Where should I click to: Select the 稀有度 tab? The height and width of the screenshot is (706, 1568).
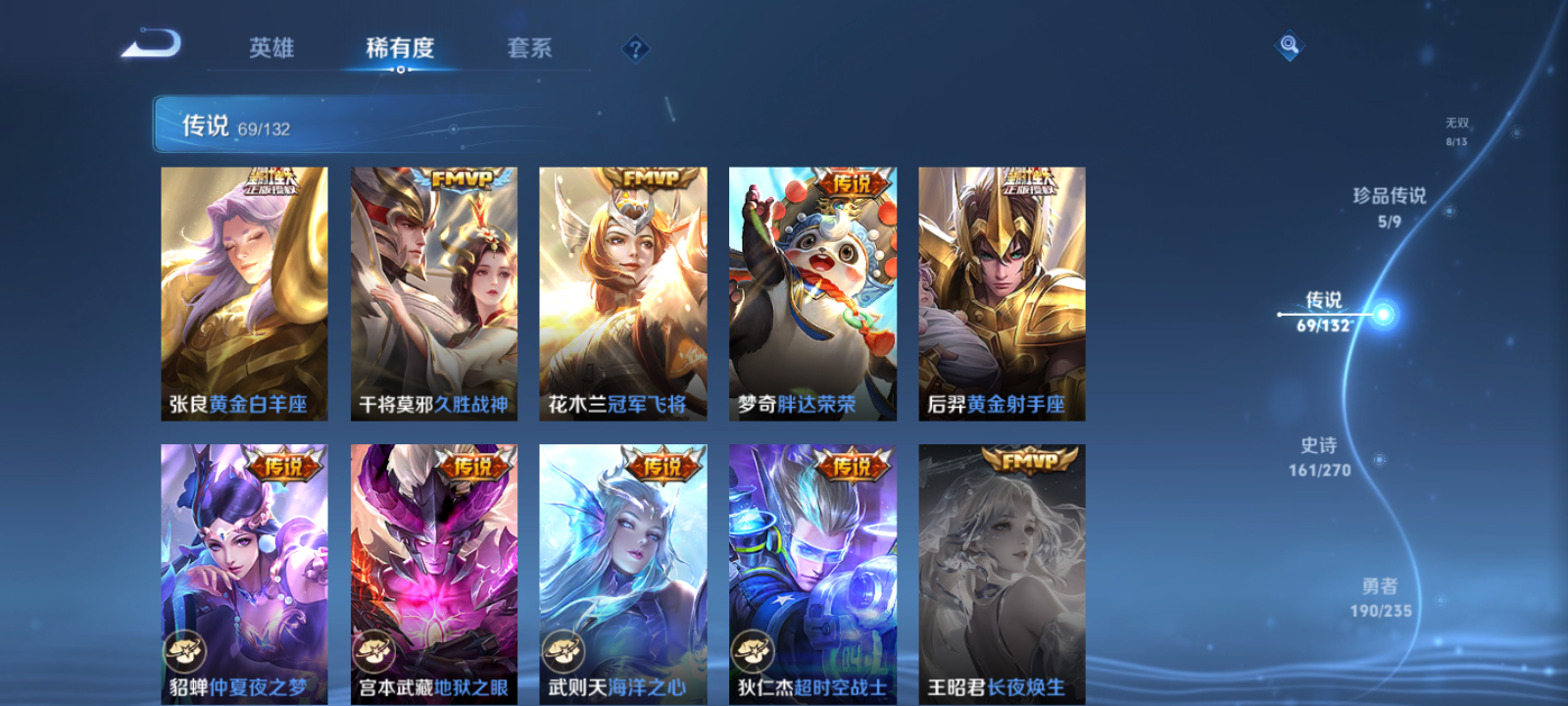click(x=401, y=47)
